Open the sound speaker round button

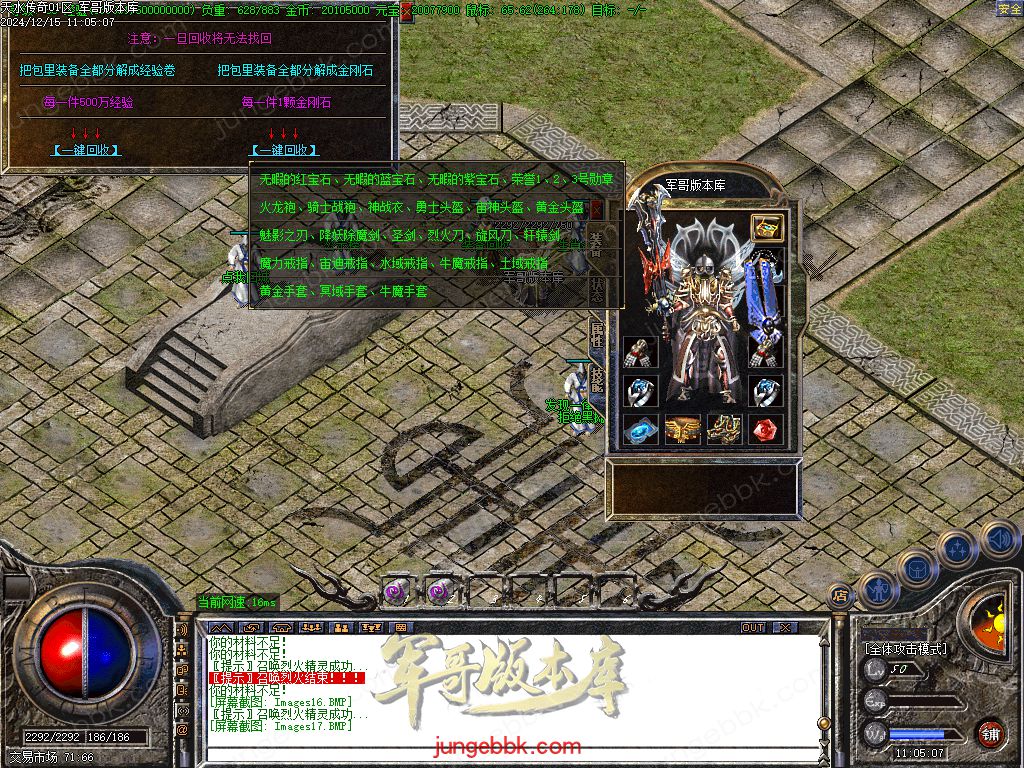pos(999,539)
